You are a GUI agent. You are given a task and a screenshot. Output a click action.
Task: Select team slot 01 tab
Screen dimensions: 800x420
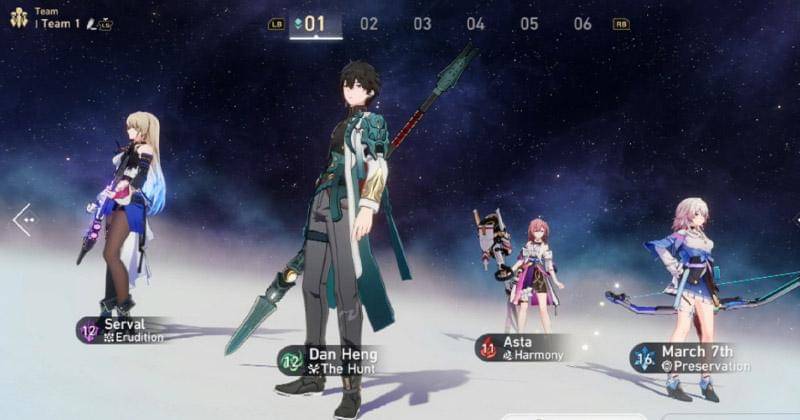coord(315,24)
